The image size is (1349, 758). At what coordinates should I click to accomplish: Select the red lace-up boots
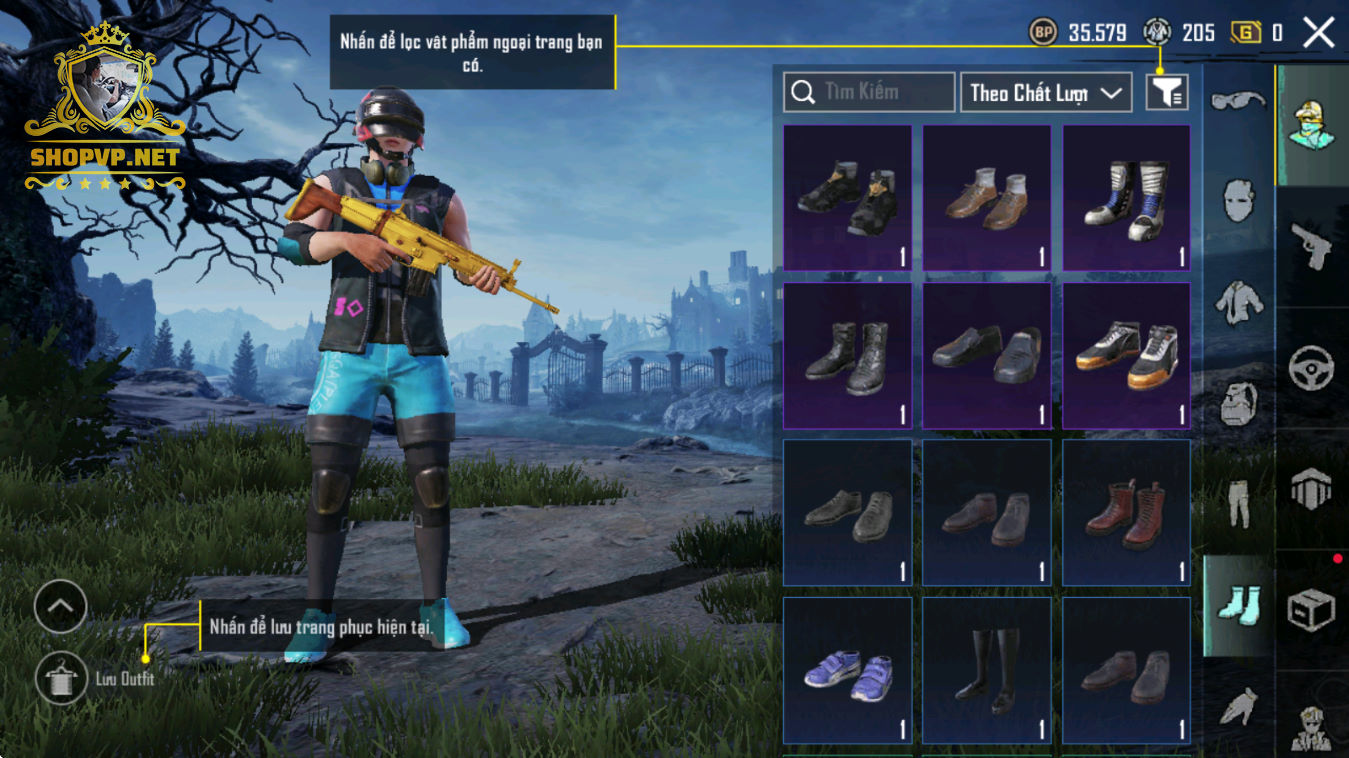tap(1126, 512)
